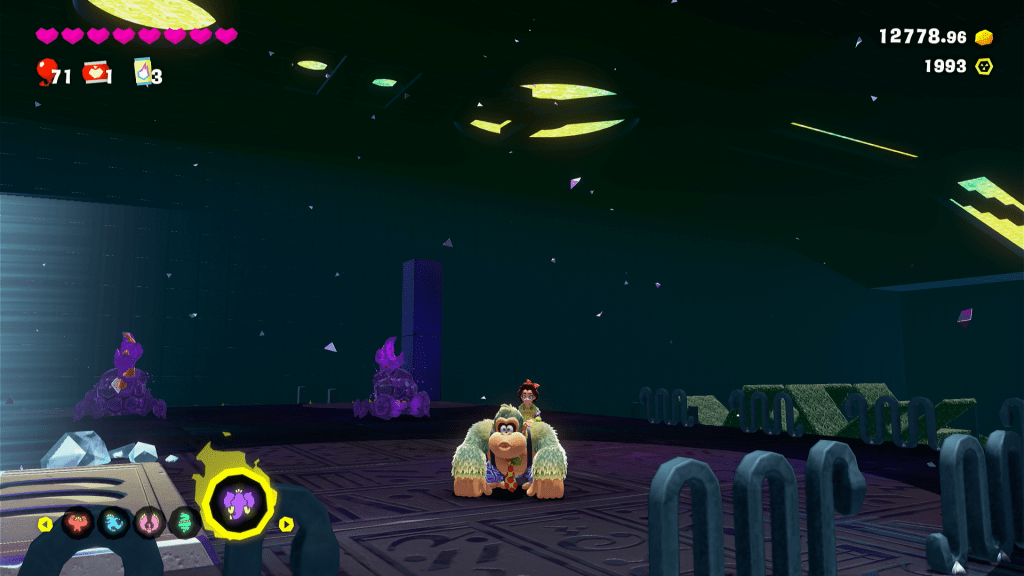Switch to the pink Ostrich Bananza icon
Image resolution: width=1024 pixels, height=576 pixels.
click(149, 523)
